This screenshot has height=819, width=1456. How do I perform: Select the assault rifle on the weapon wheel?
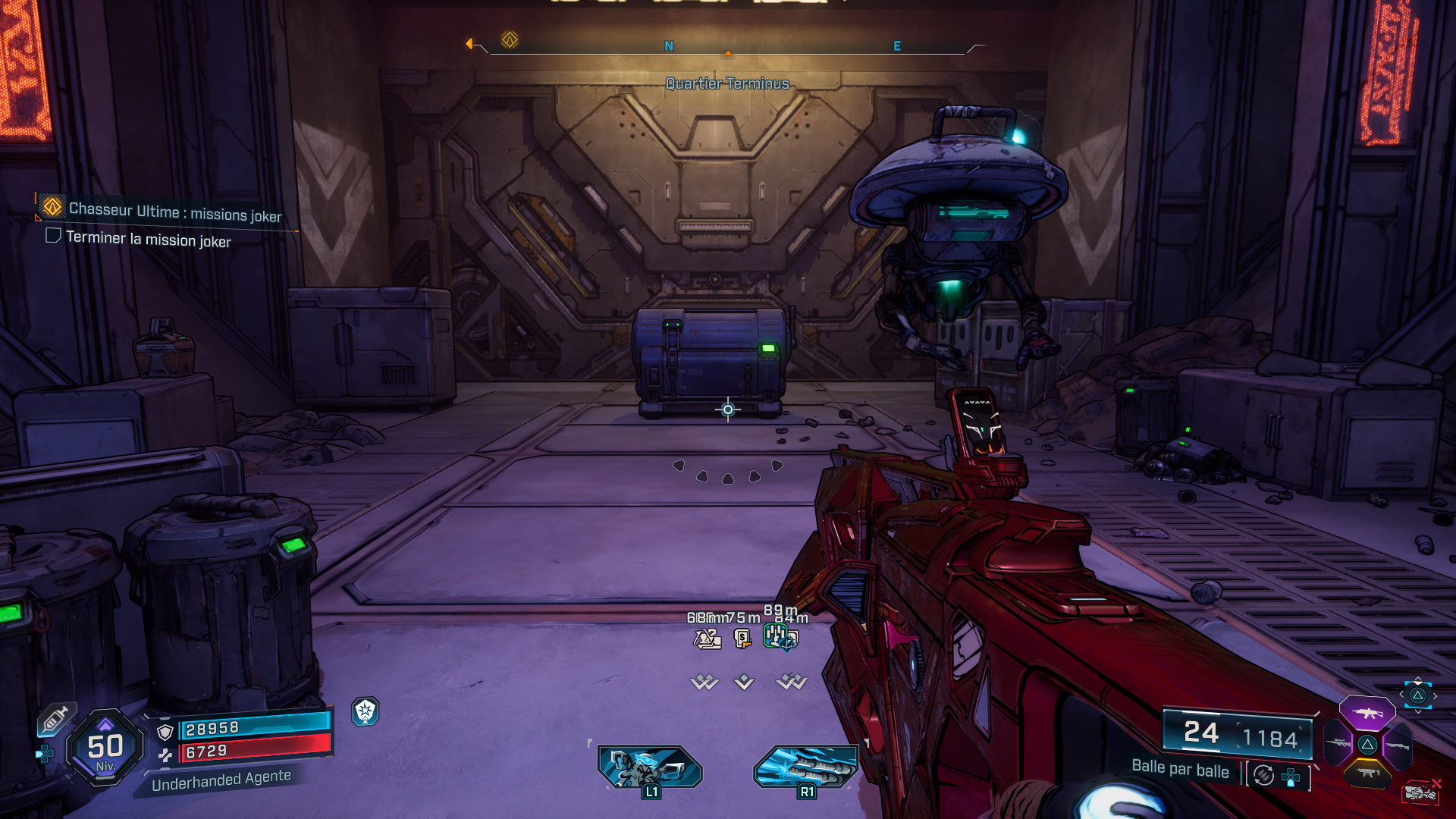pos(1367,714)
